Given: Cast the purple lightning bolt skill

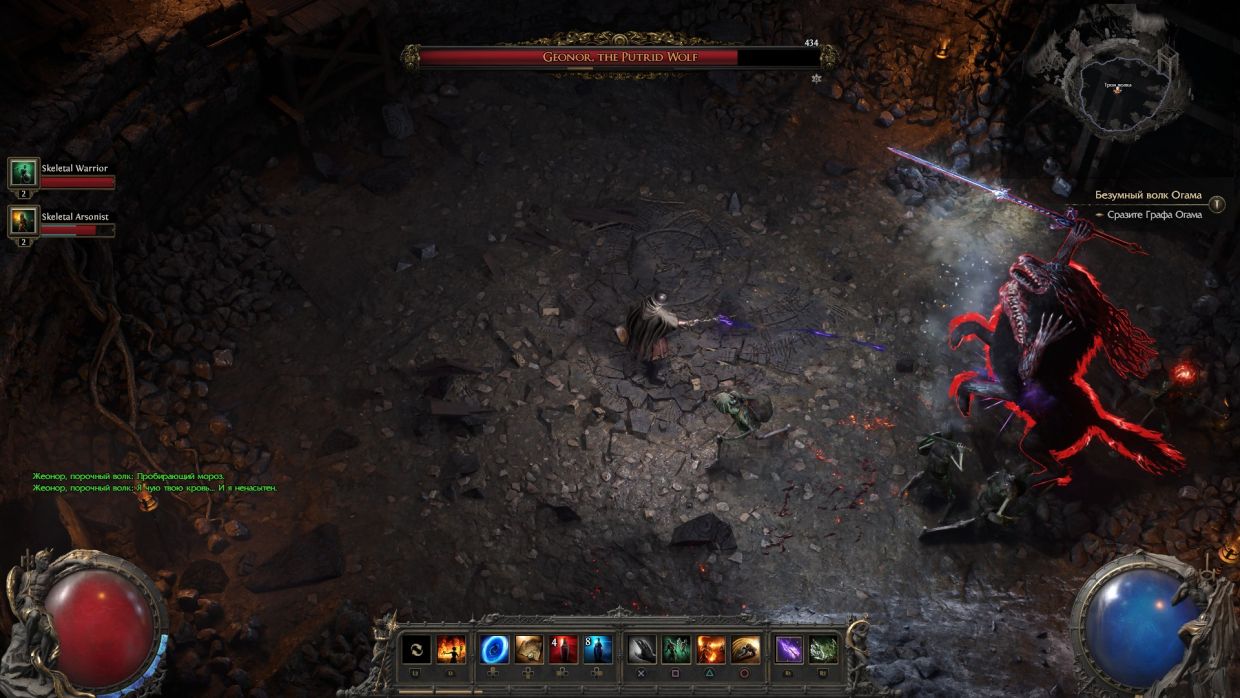Looking at the screenshot, I should point(789,650).
